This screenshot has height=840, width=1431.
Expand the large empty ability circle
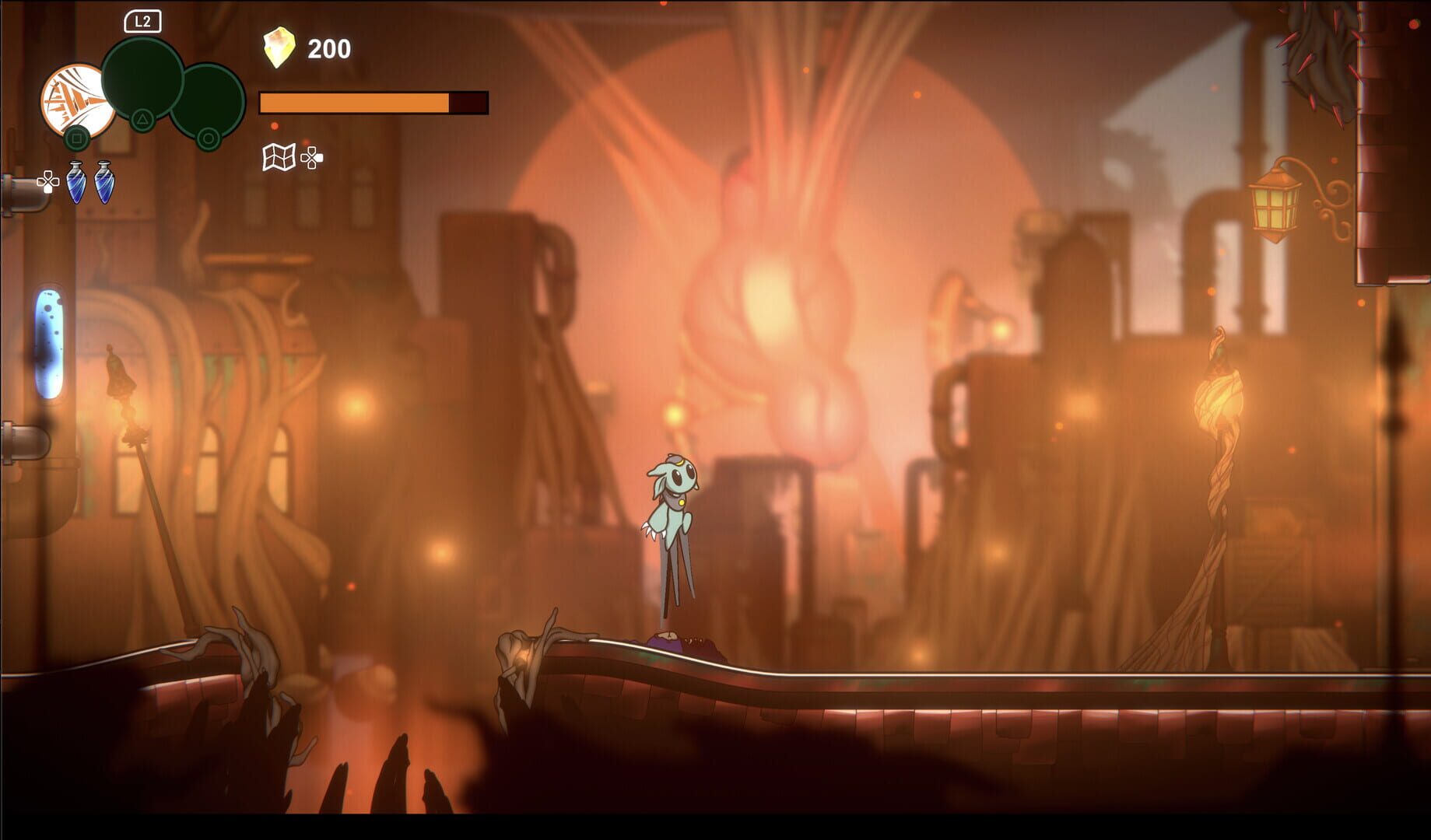click(142, 79)
